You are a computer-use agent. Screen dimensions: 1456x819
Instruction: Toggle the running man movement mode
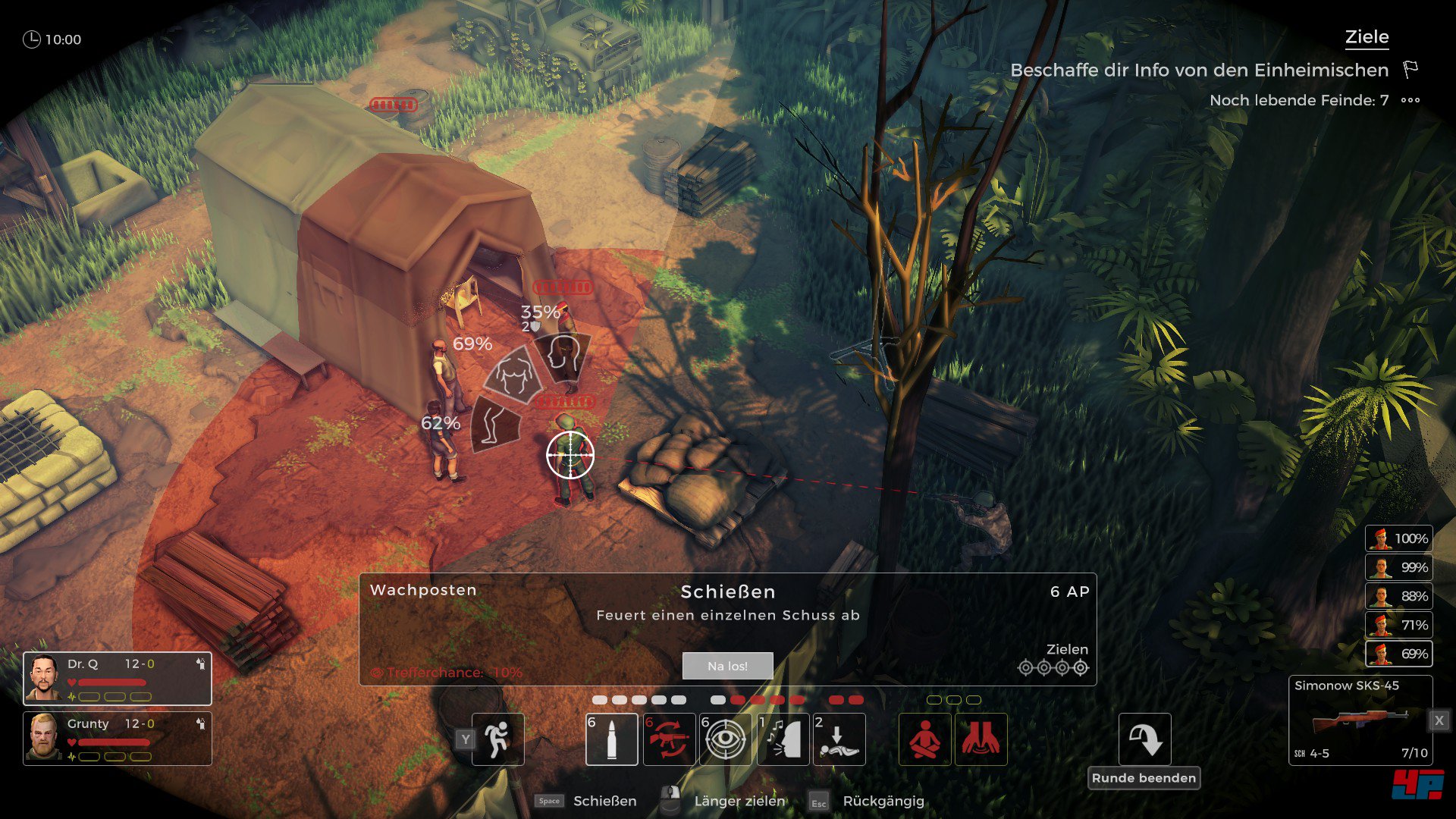[497, 739]
